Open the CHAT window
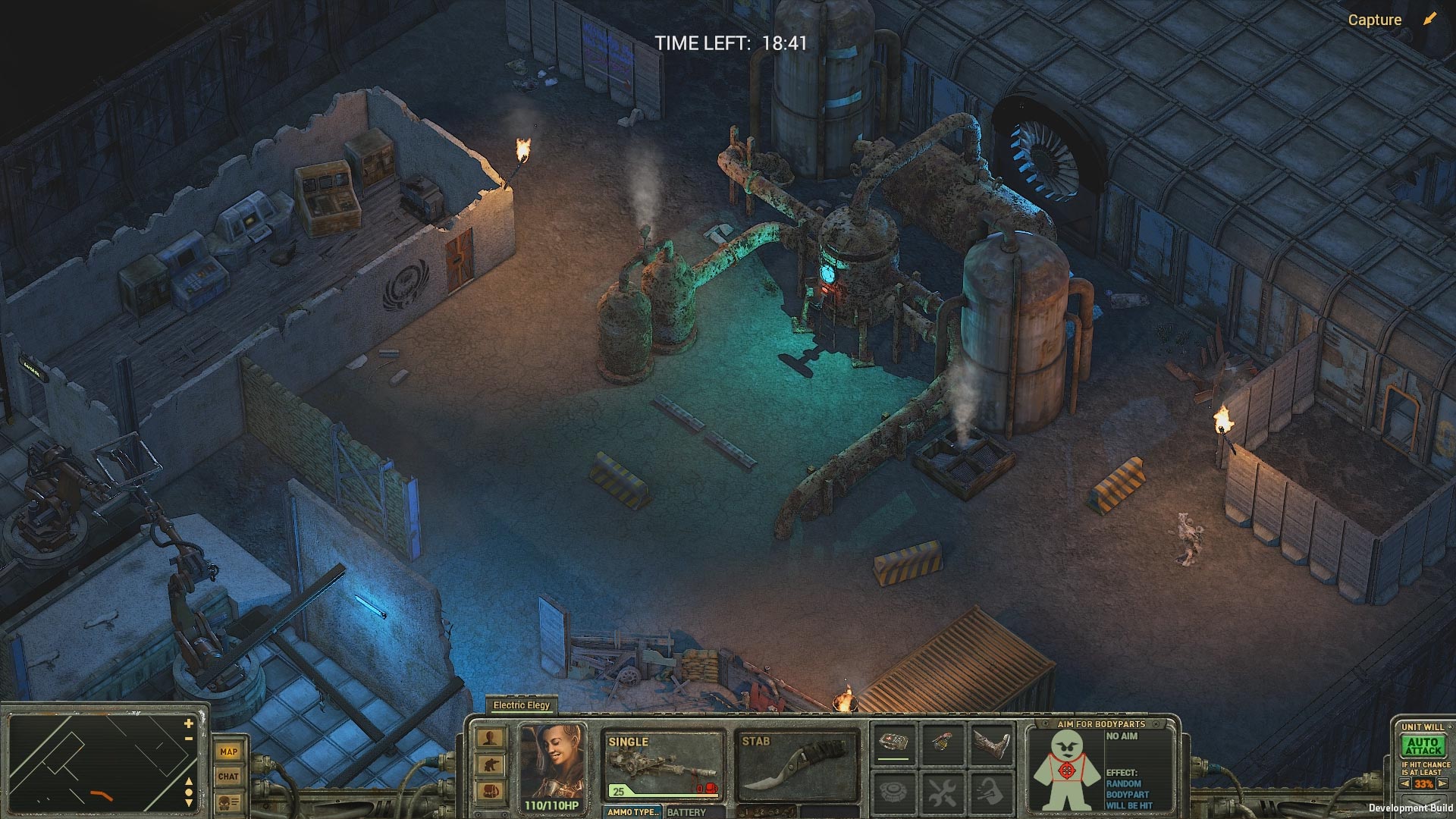 pyautogui.click(x=228, y=776)
